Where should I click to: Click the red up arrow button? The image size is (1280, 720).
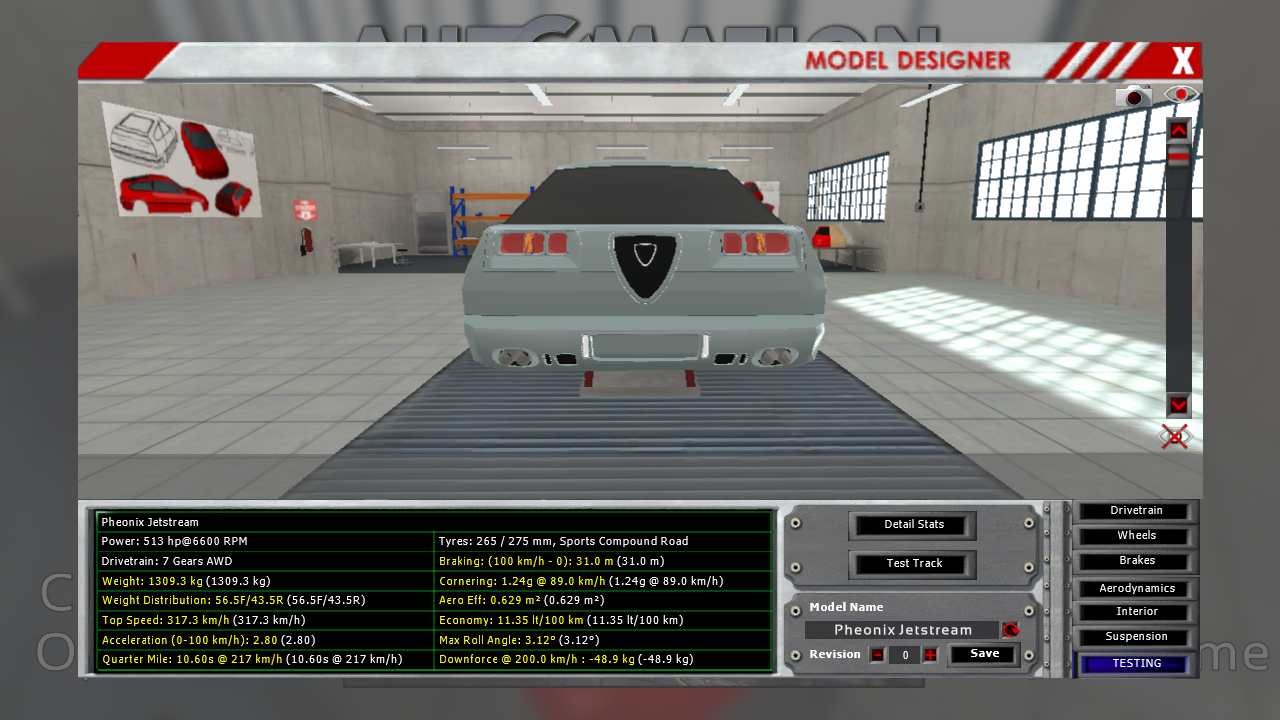point(1178,130)
